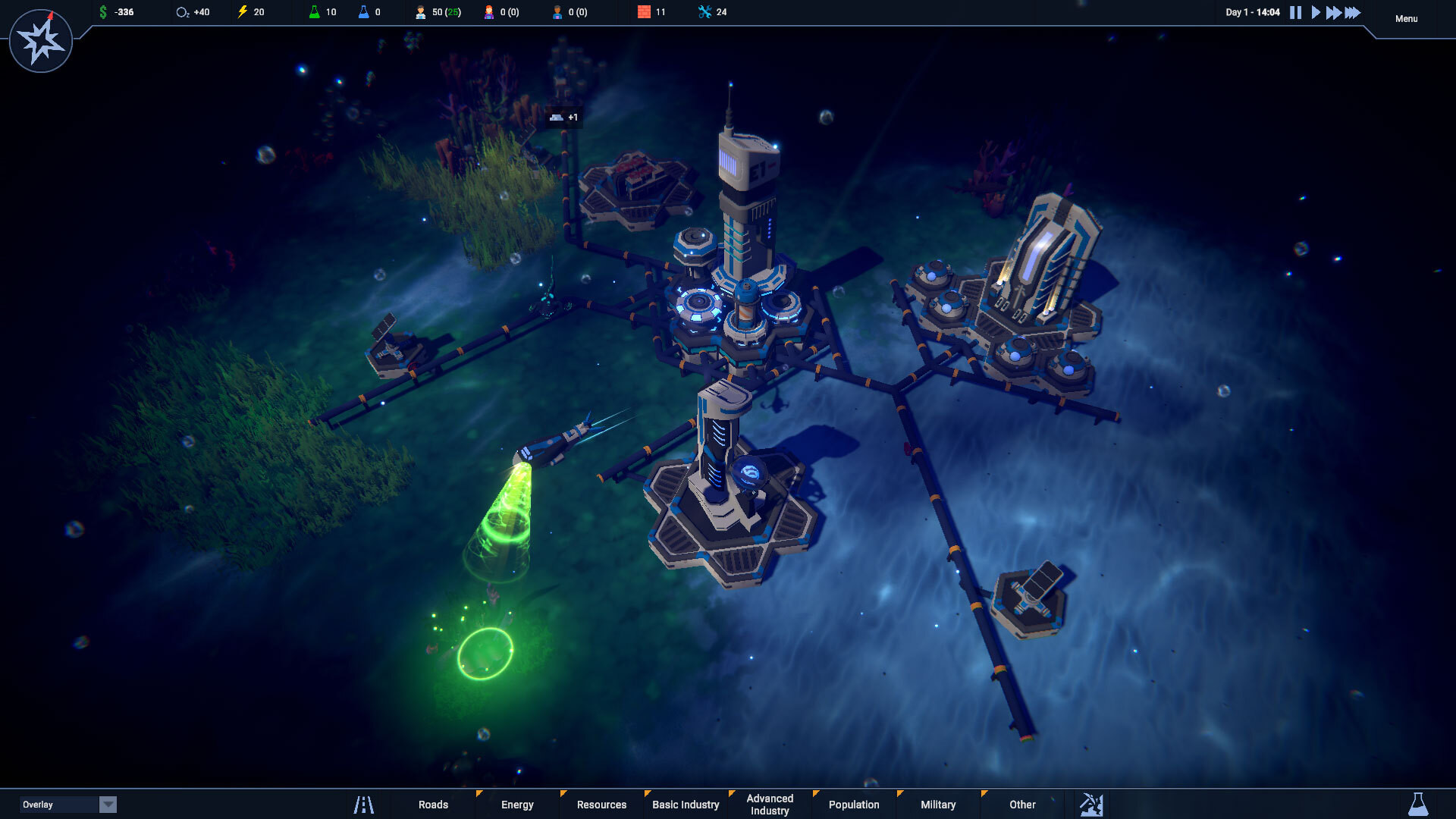This screenshot has width=1456, height=819.
Task: Click the worker population icon showing 50
Action: pyautogui.click(x=420, y=11)
